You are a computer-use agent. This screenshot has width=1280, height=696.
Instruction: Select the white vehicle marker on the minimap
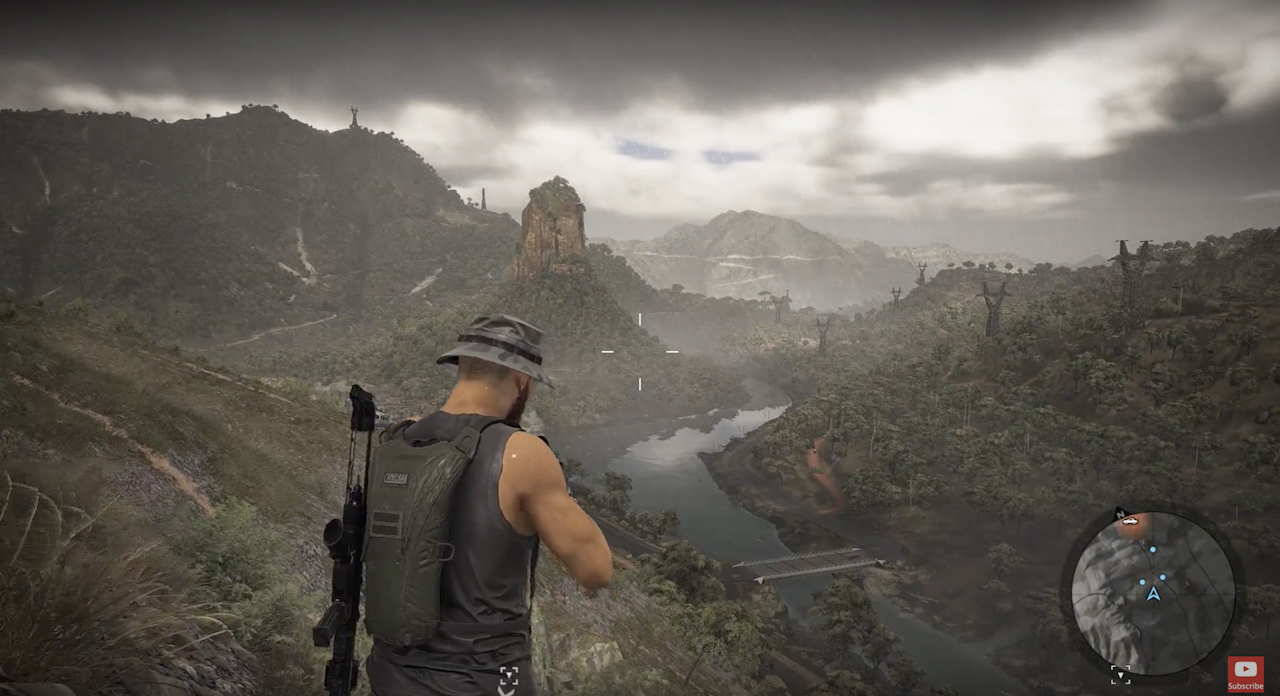(1130, 521)
